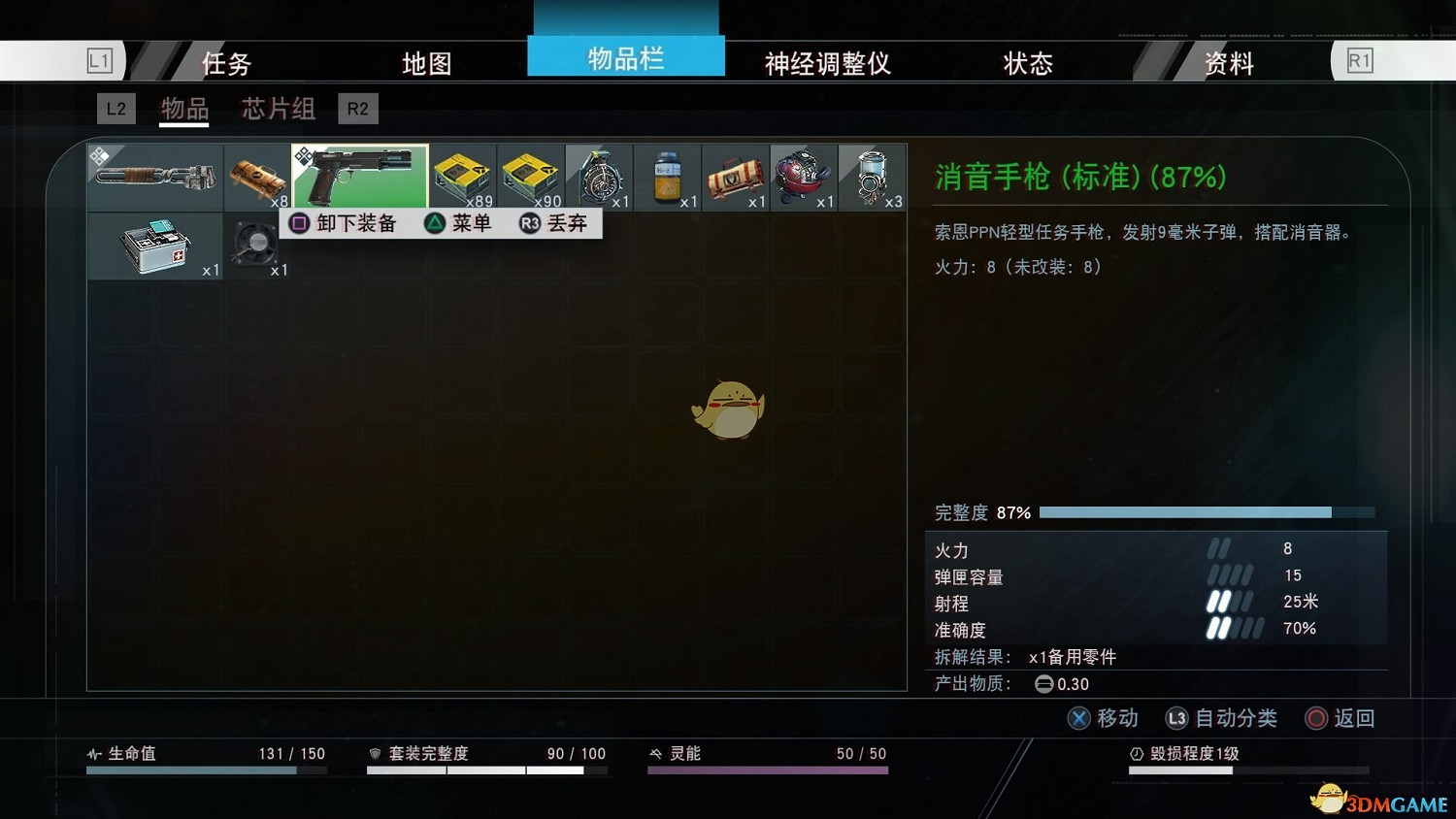Click the fan component item icon
Image resolution: width=1456 pixels, height=819 pixels.
tap(256, 243)
